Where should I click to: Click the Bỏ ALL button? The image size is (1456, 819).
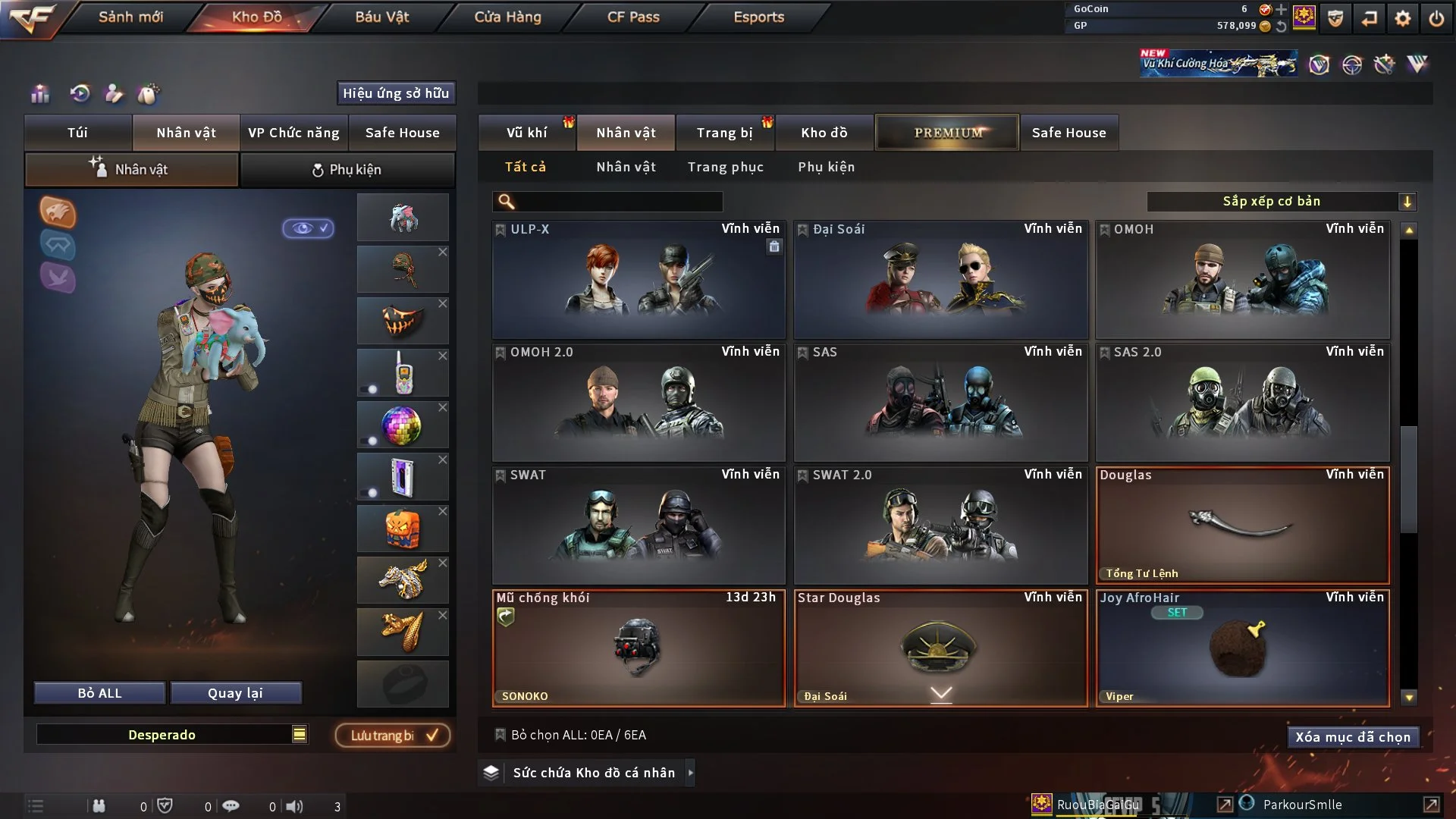pyautogui.click(x=99, y=693)
